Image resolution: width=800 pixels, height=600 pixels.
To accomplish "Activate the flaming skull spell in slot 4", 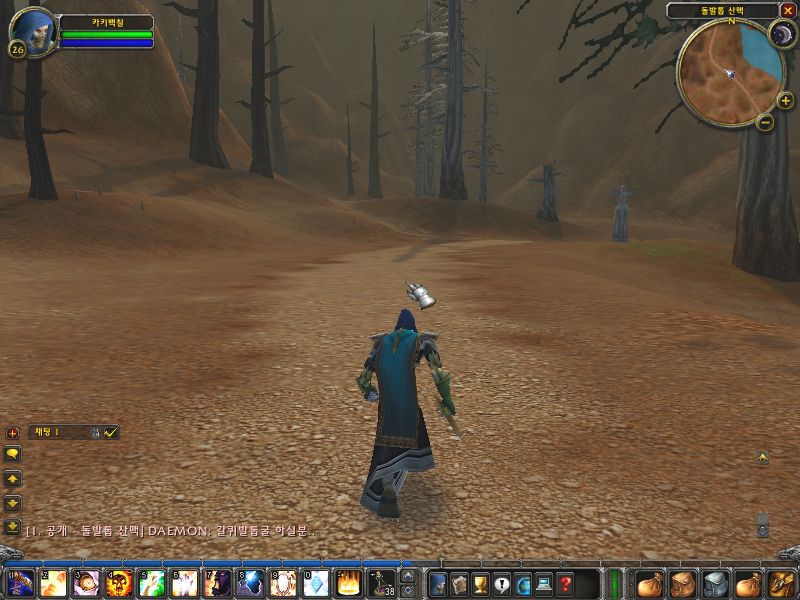I will pyautogui.click(x=119, y=583).
